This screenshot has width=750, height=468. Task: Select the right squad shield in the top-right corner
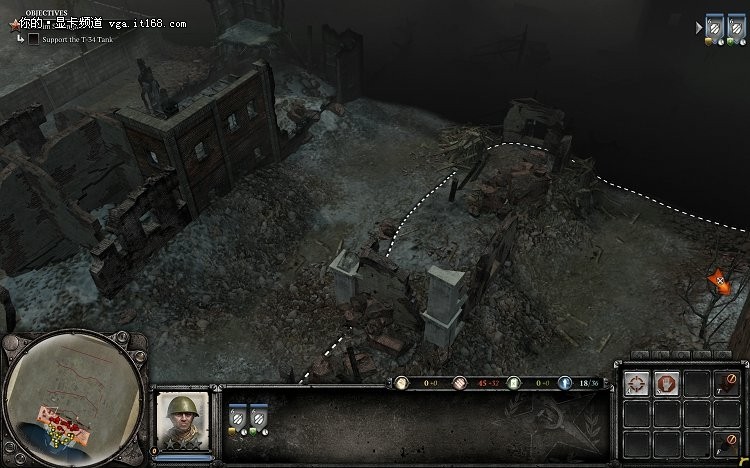(x=735, y=26)
